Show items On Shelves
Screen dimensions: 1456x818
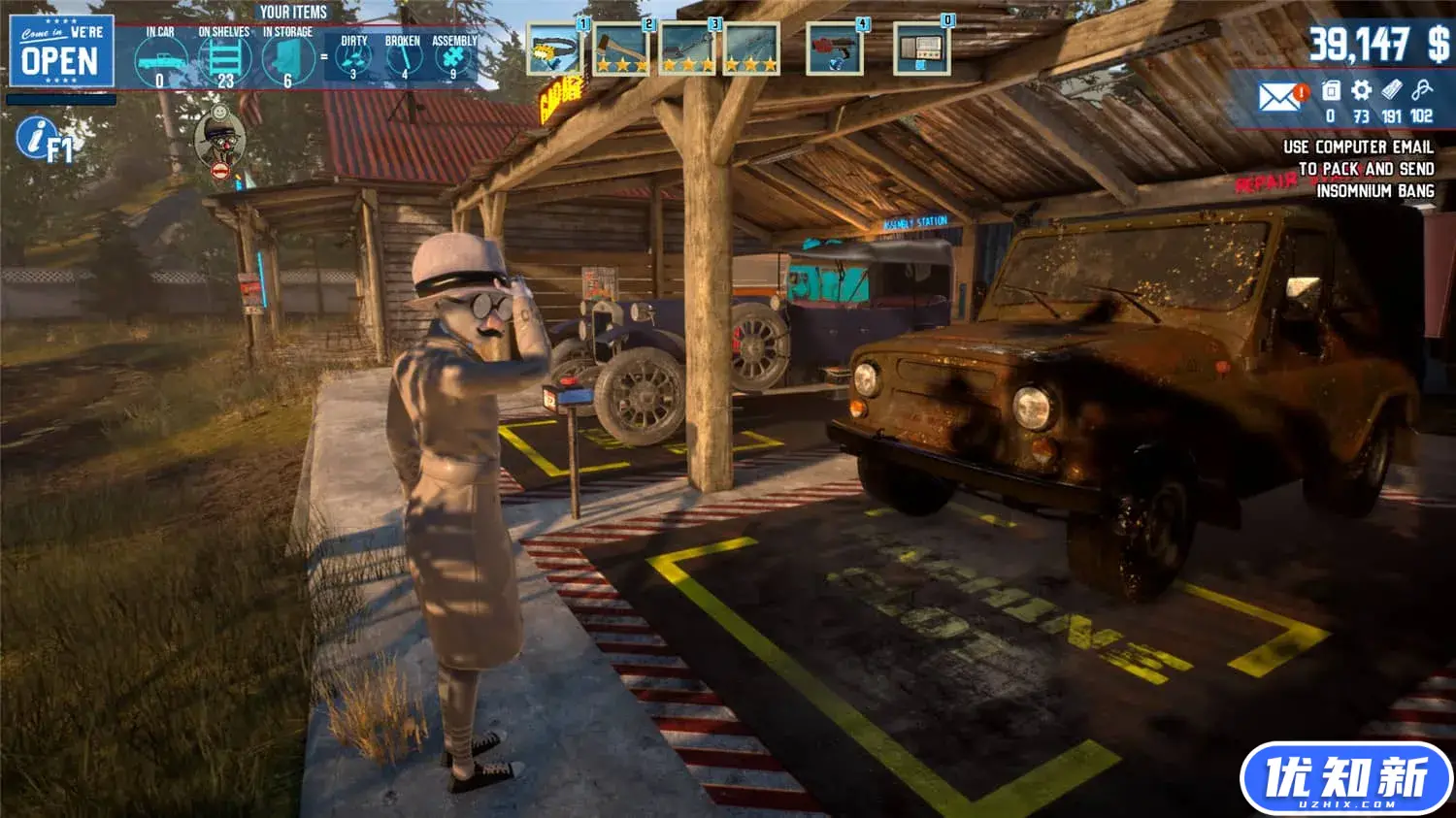point(224,58)
